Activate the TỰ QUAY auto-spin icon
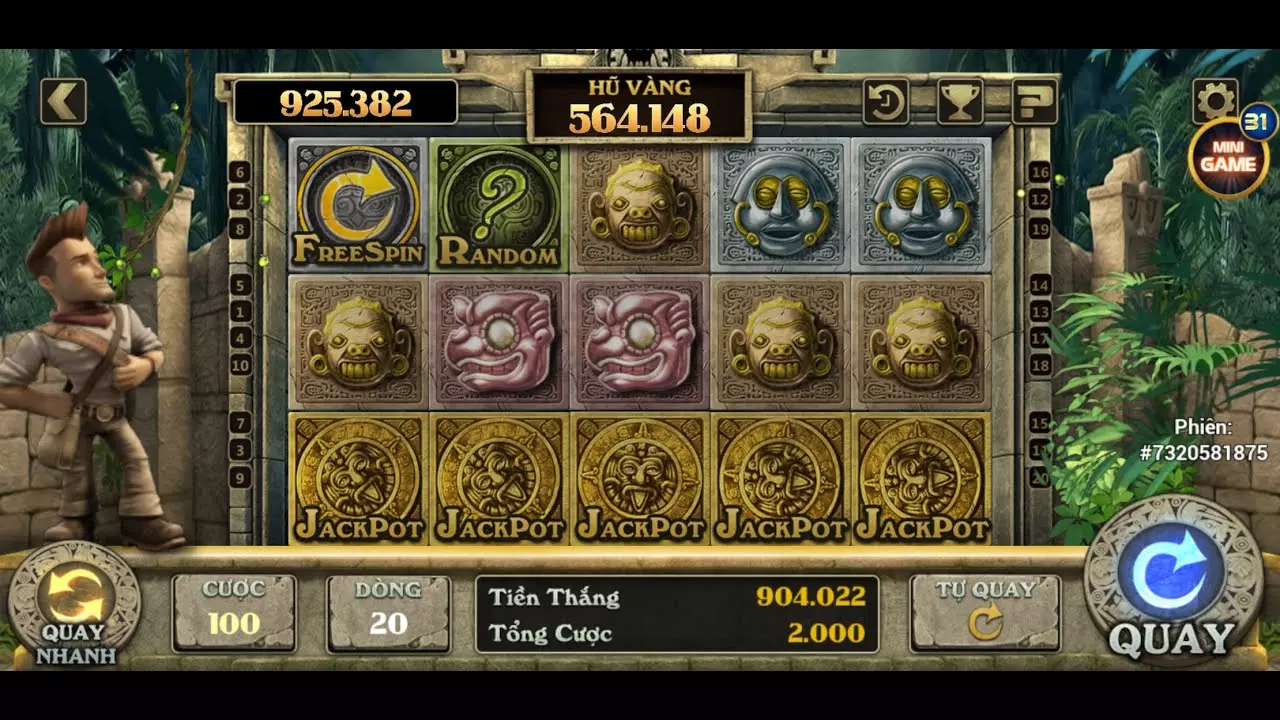 [x=984, y=612]
